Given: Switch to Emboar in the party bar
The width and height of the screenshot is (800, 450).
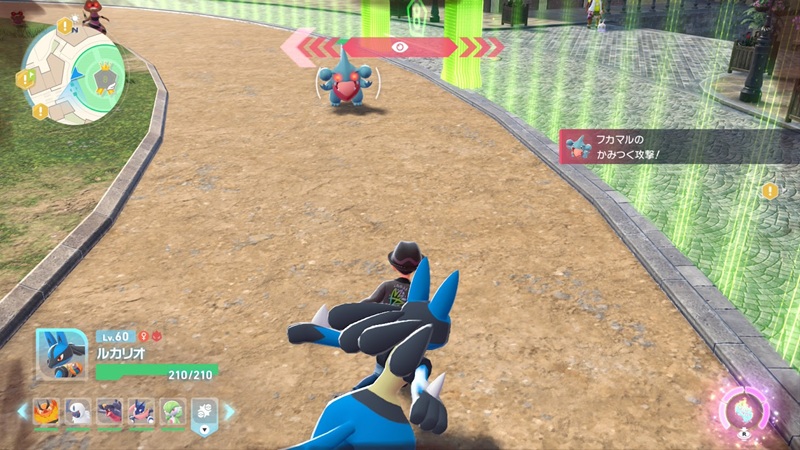Looking at the screenshot, I should tap(46, 411).
